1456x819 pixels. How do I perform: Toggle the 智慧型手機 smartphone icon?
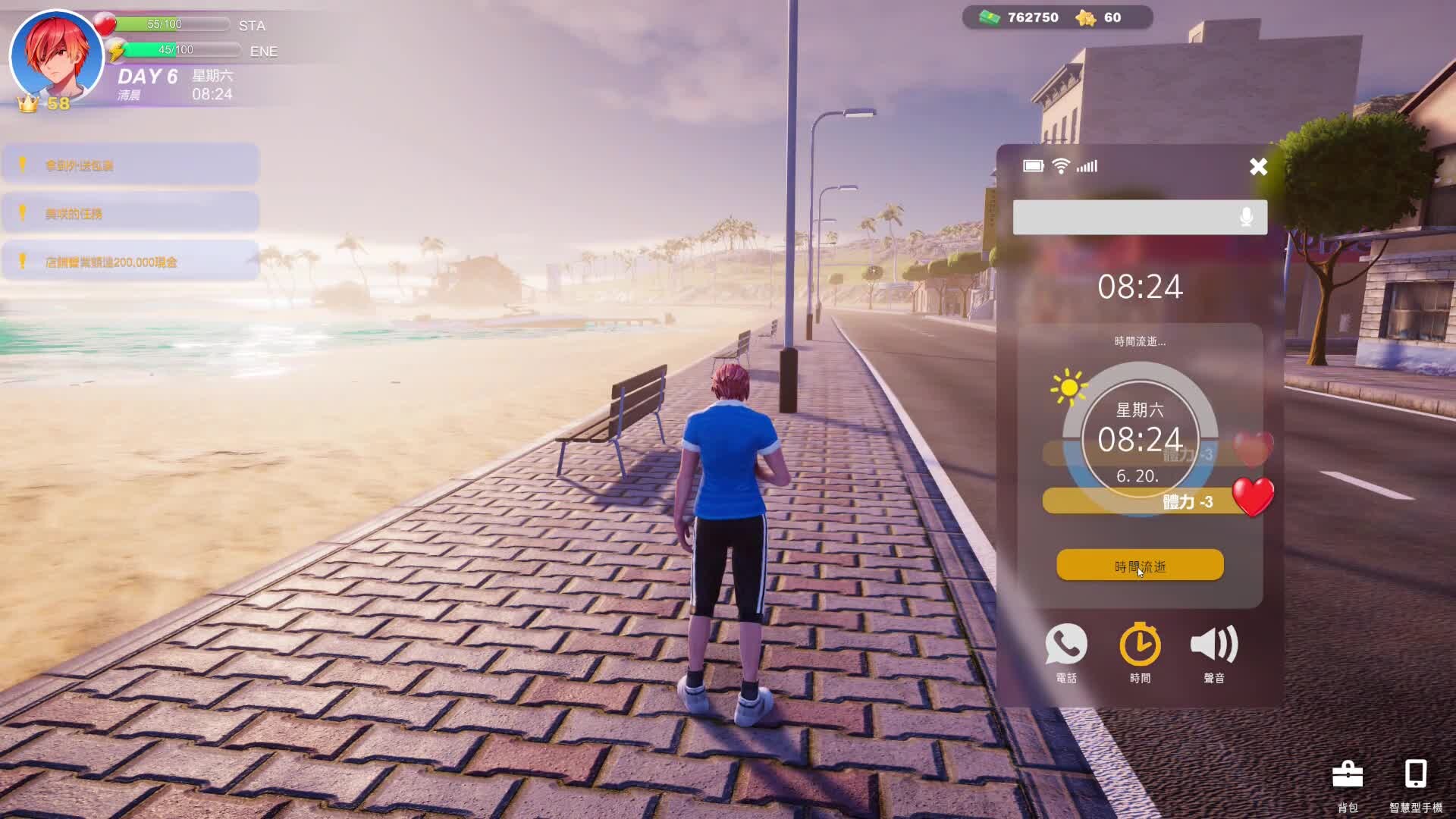pos(1415,783)
